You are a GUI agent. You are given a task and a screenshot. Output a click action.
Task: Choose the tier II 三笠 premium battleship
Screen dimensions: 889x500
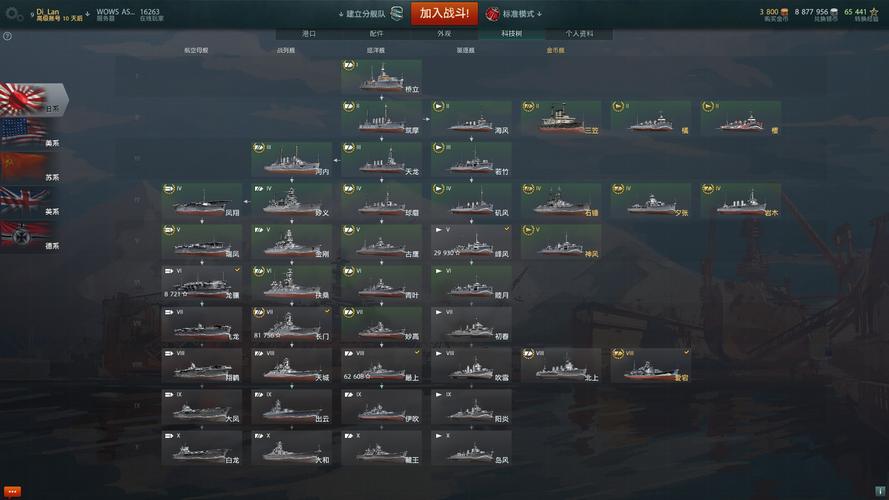point(561,118)
